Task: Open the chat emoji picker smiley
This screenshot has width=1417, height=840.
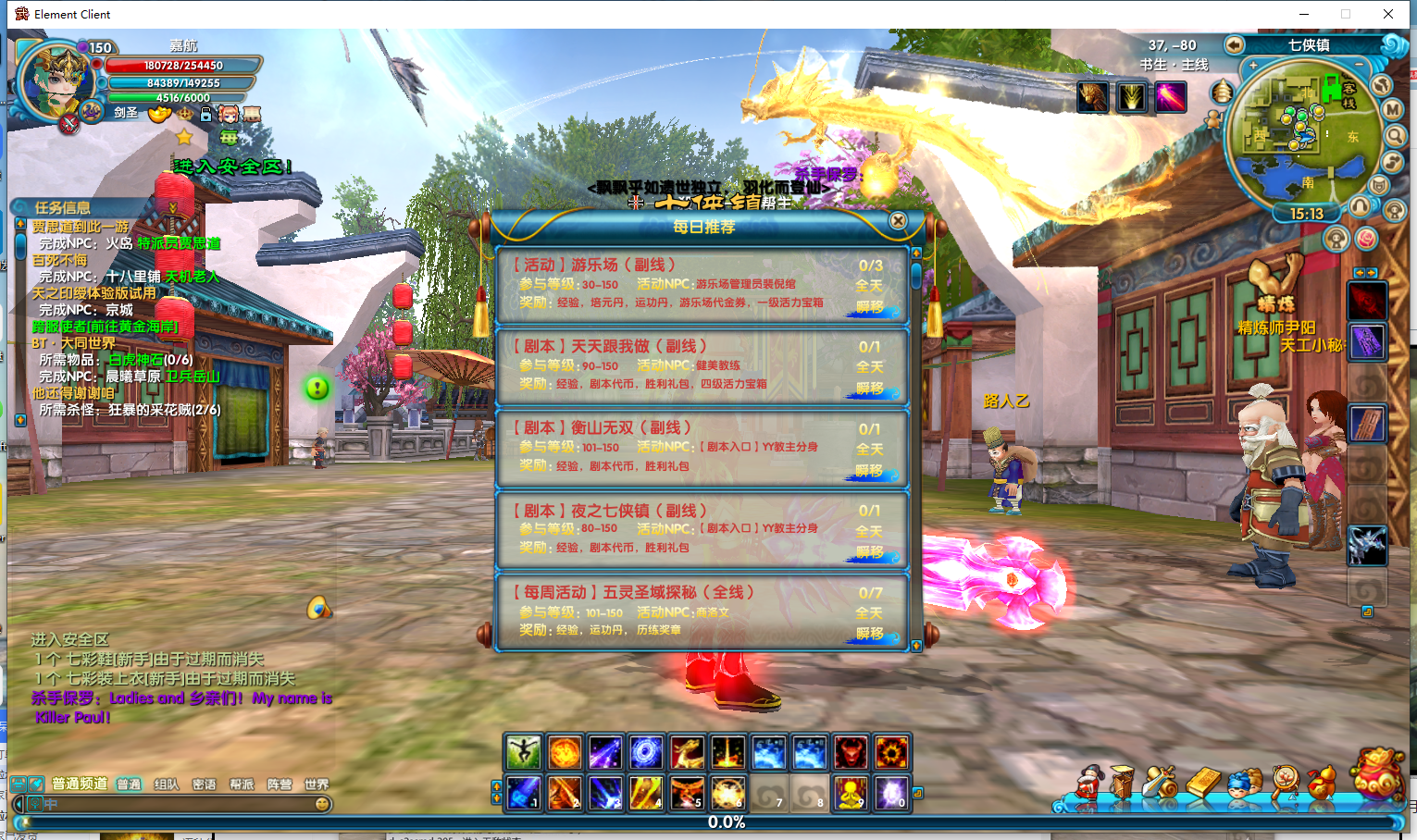Action: tap(322, 804)
